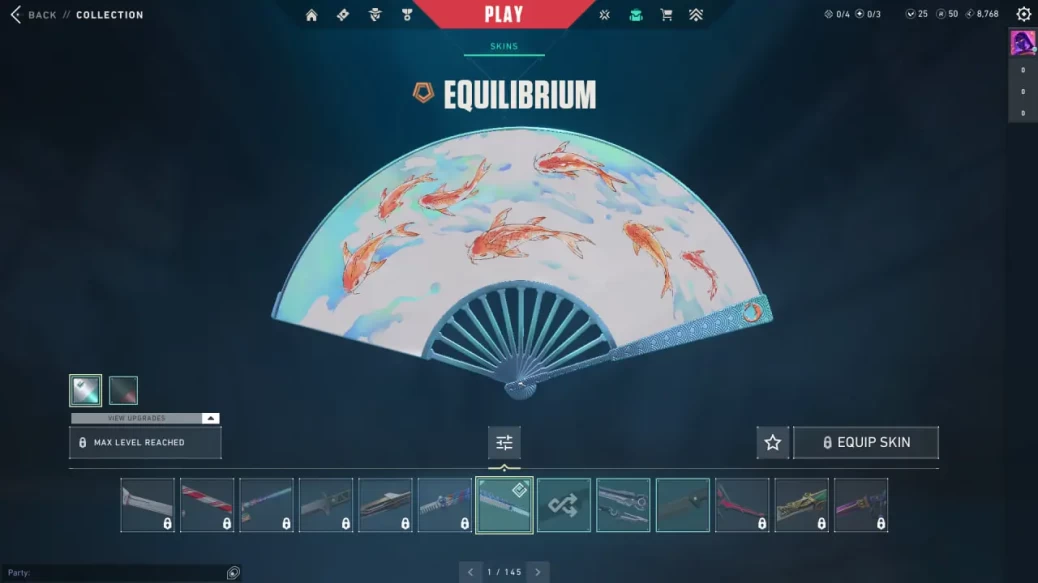Screen dimensions: 1038x583
Task: Equip the Equilibrium skin
Action: coord(866,442)
